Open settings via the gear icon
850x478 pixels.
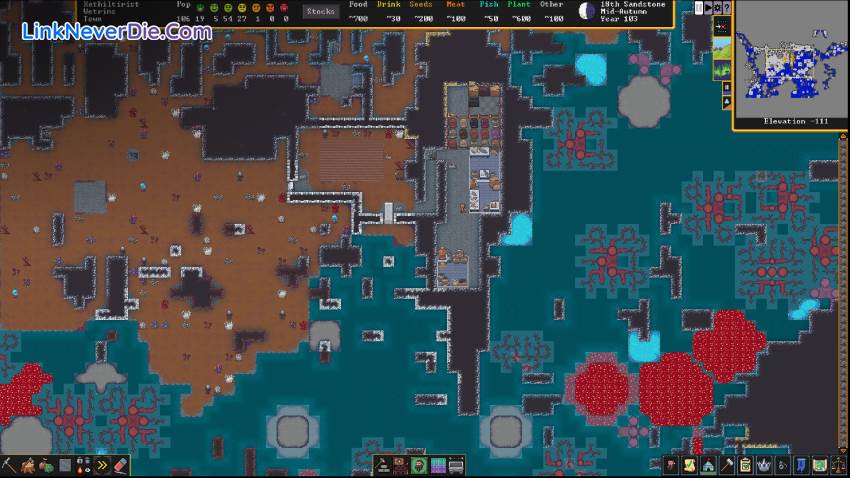click(x=717, y=7)
